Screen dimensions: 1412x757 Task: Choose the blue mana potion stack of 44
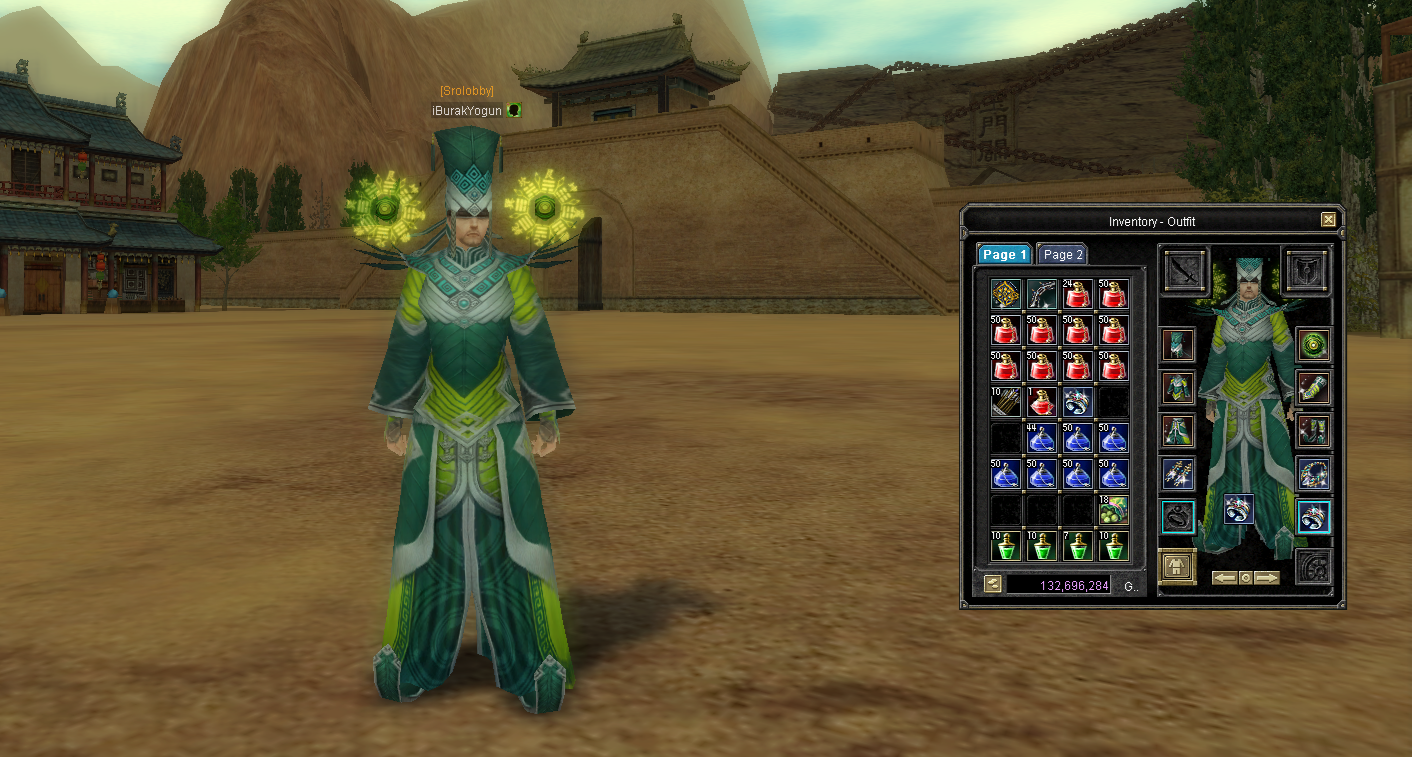click(x=1042, y=438)
